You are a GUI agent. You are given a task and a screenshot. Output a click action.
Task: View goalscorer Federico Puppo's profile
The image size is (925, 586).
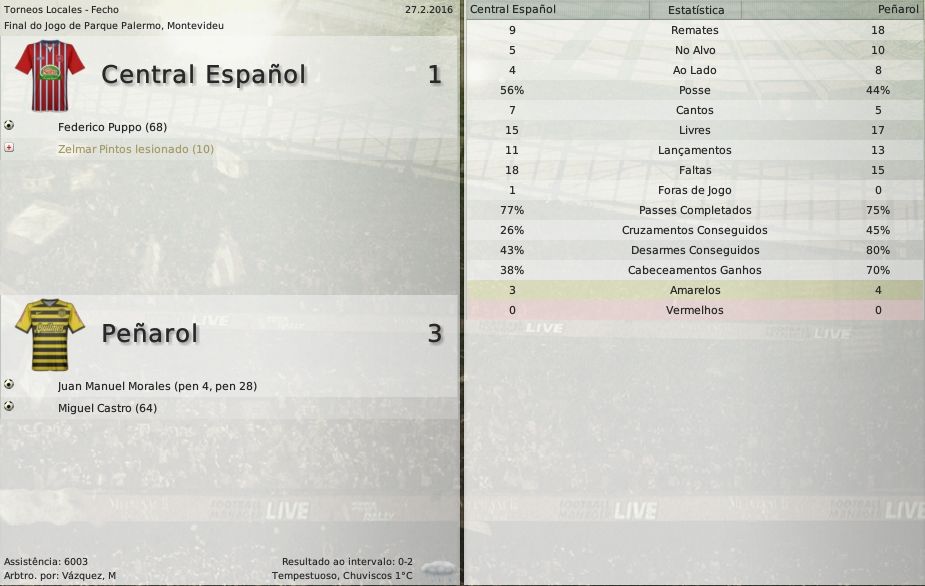pyautogui.click(x=112, y=128)
